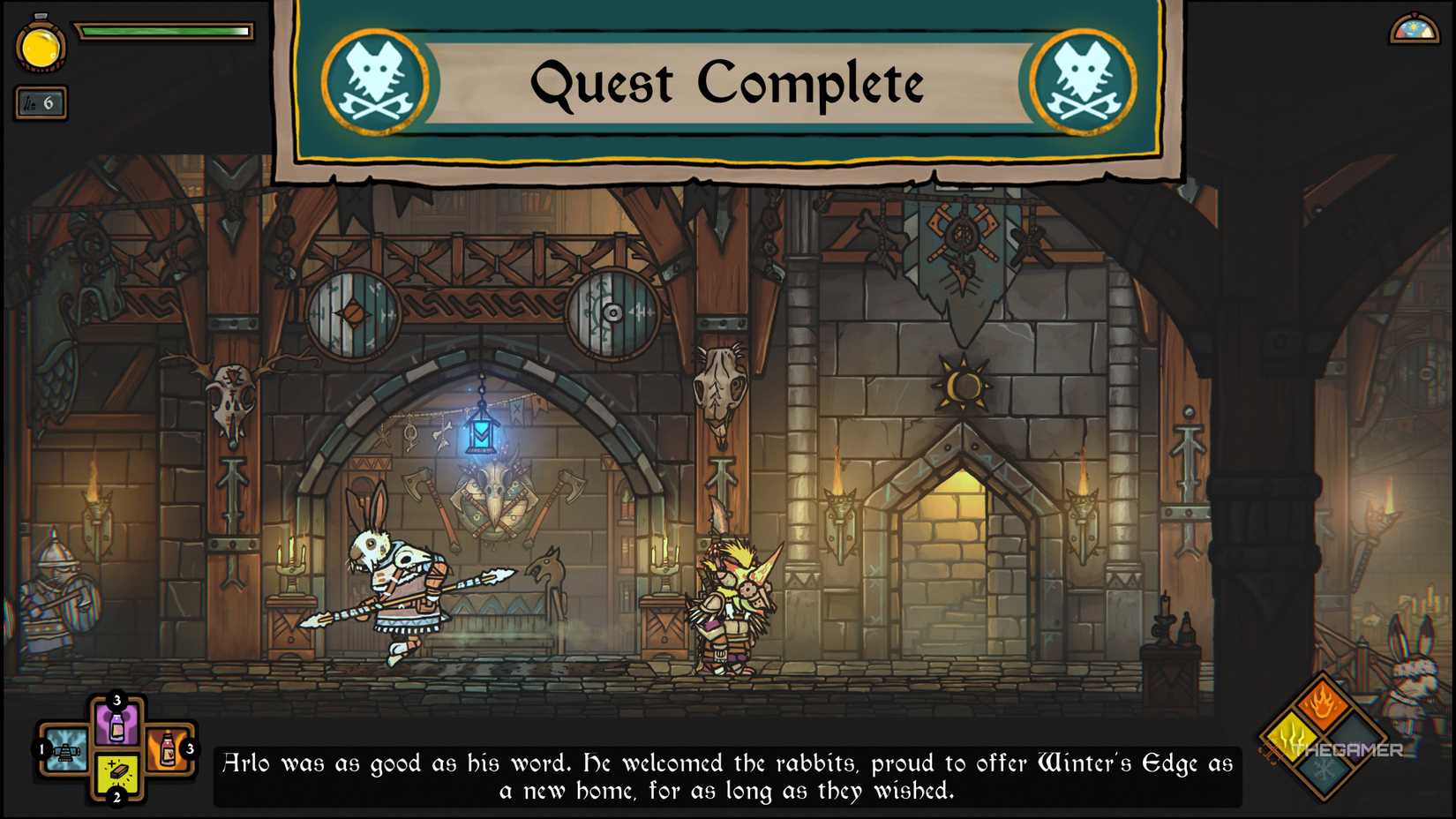The width and height of the screenshot is (1456, 819).
Task: Click the fire element diamond icon
Action: pyautogui.click(x=1322, y=703)
